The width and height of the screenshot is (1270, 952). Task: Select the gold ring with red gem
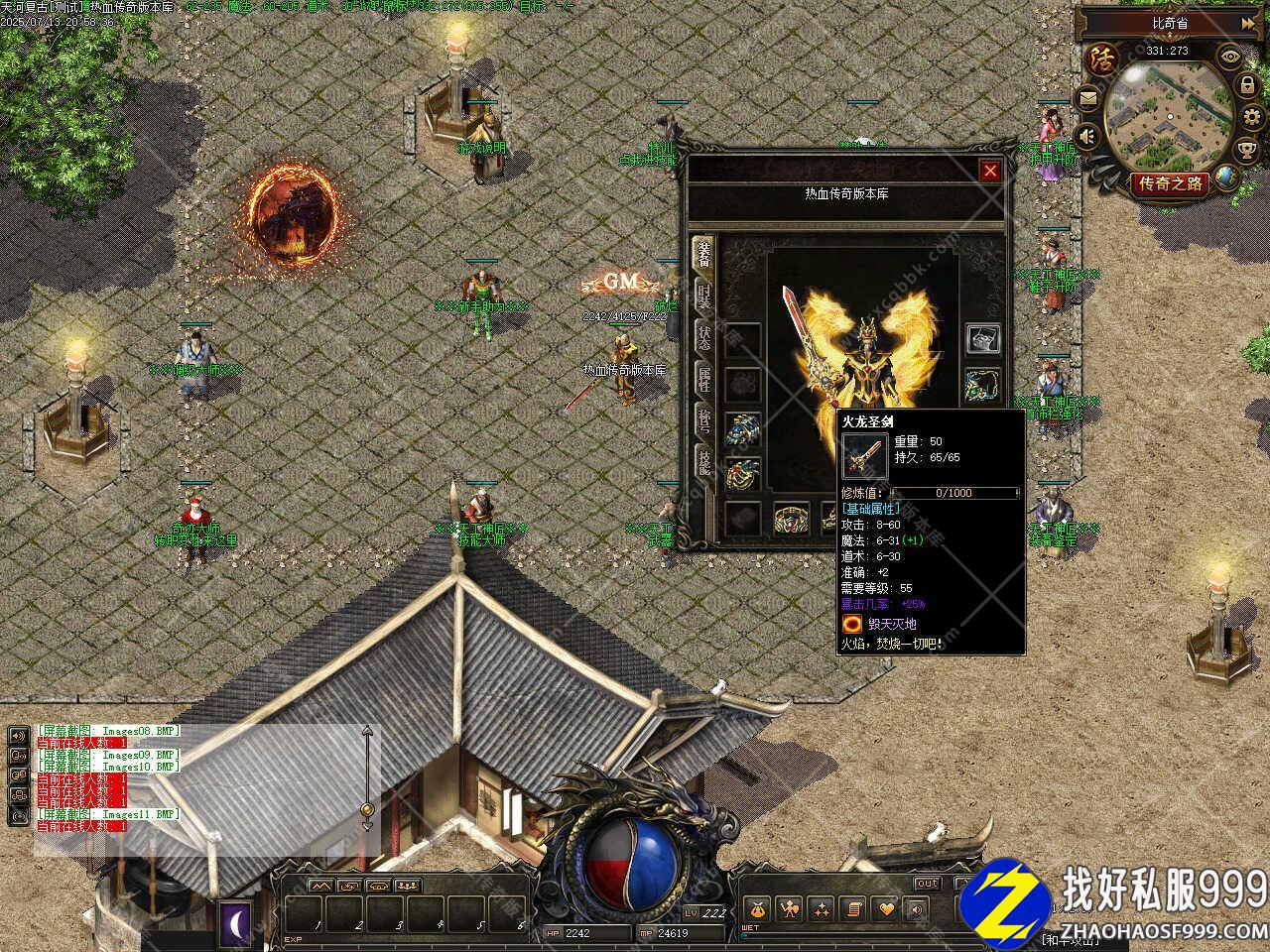[x=791, y=518]
